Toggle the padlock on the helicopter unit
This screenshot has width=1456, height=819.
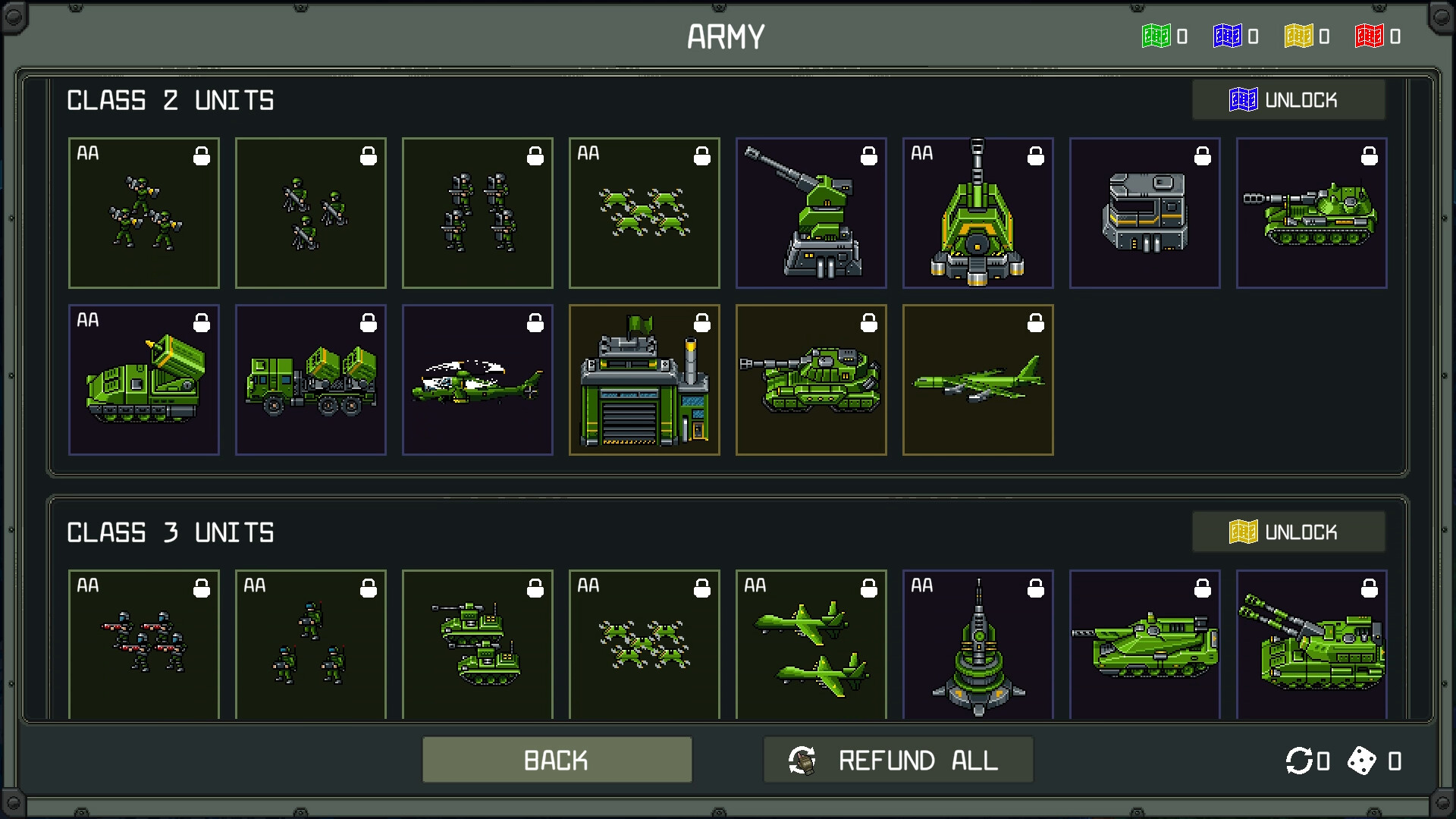click(x=536, y=322)
